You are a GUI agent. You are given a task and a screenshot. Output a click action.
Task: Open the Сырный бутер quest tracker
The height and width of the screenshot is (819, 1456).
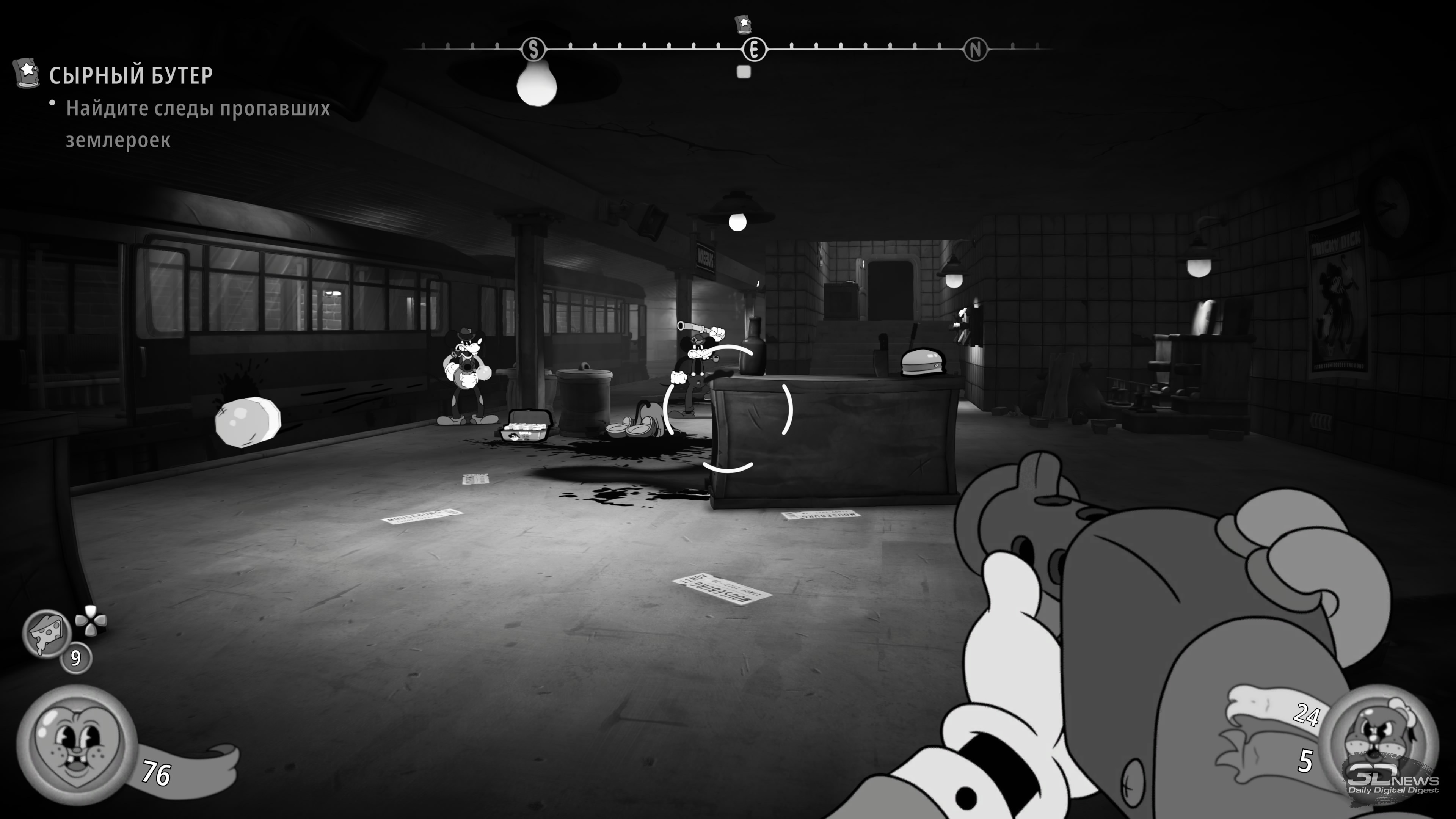[x=130, y=75]
